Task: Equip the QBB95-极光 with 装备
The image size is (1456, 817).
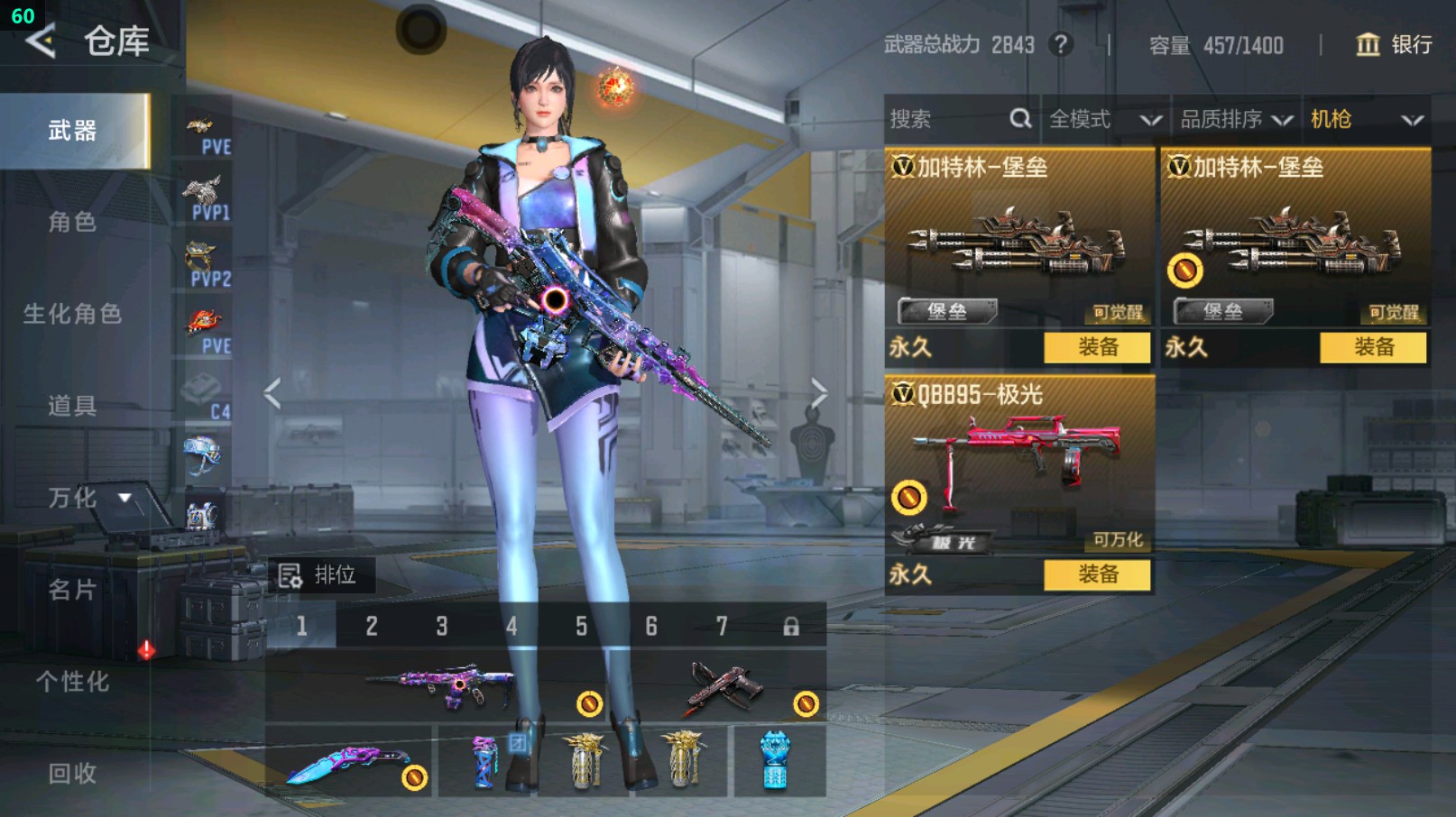Action: pyautogui.click(x=1097, y=574)
